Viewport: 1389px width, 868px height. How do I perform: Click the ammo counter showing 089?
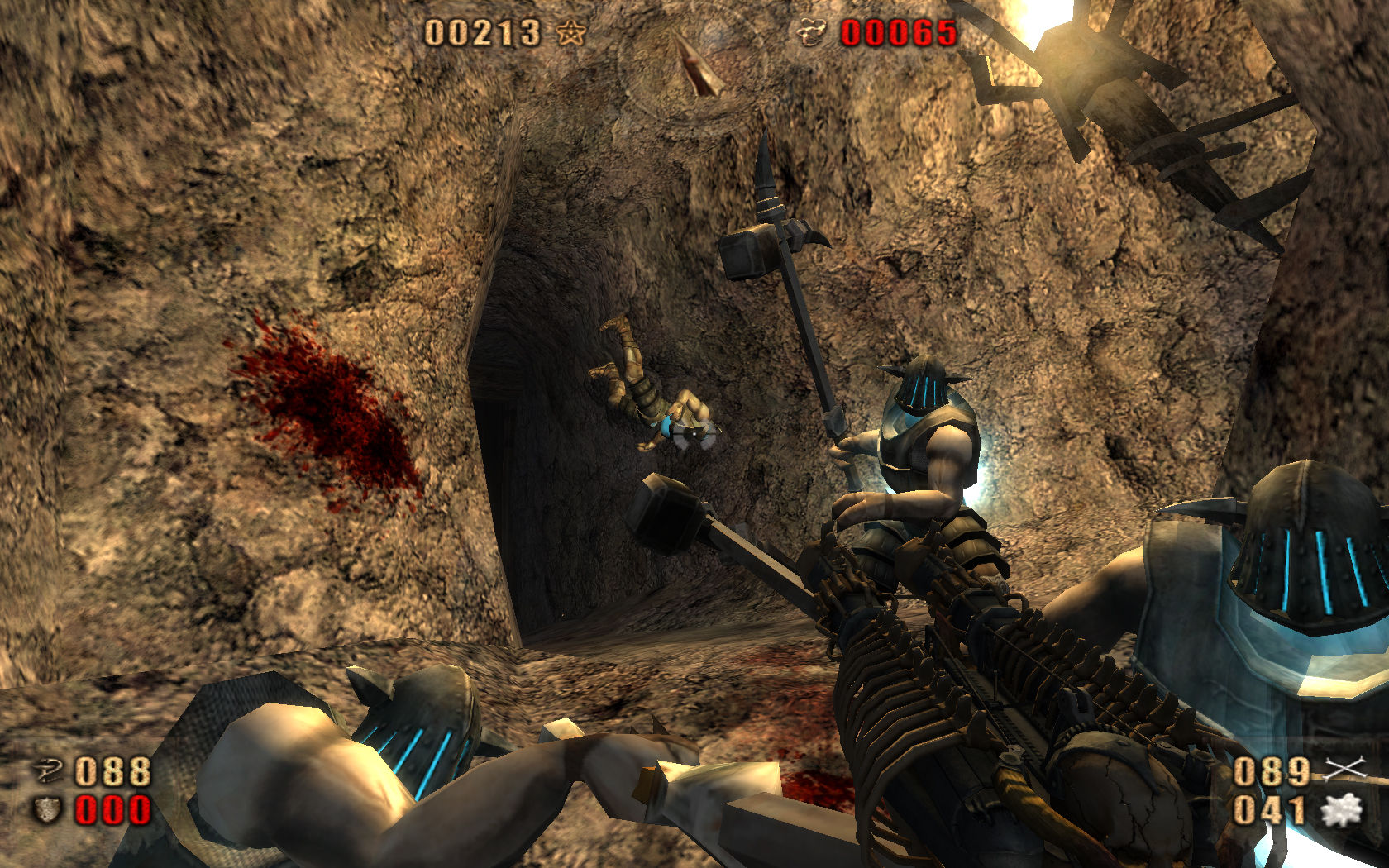[x=1273, y=771]
